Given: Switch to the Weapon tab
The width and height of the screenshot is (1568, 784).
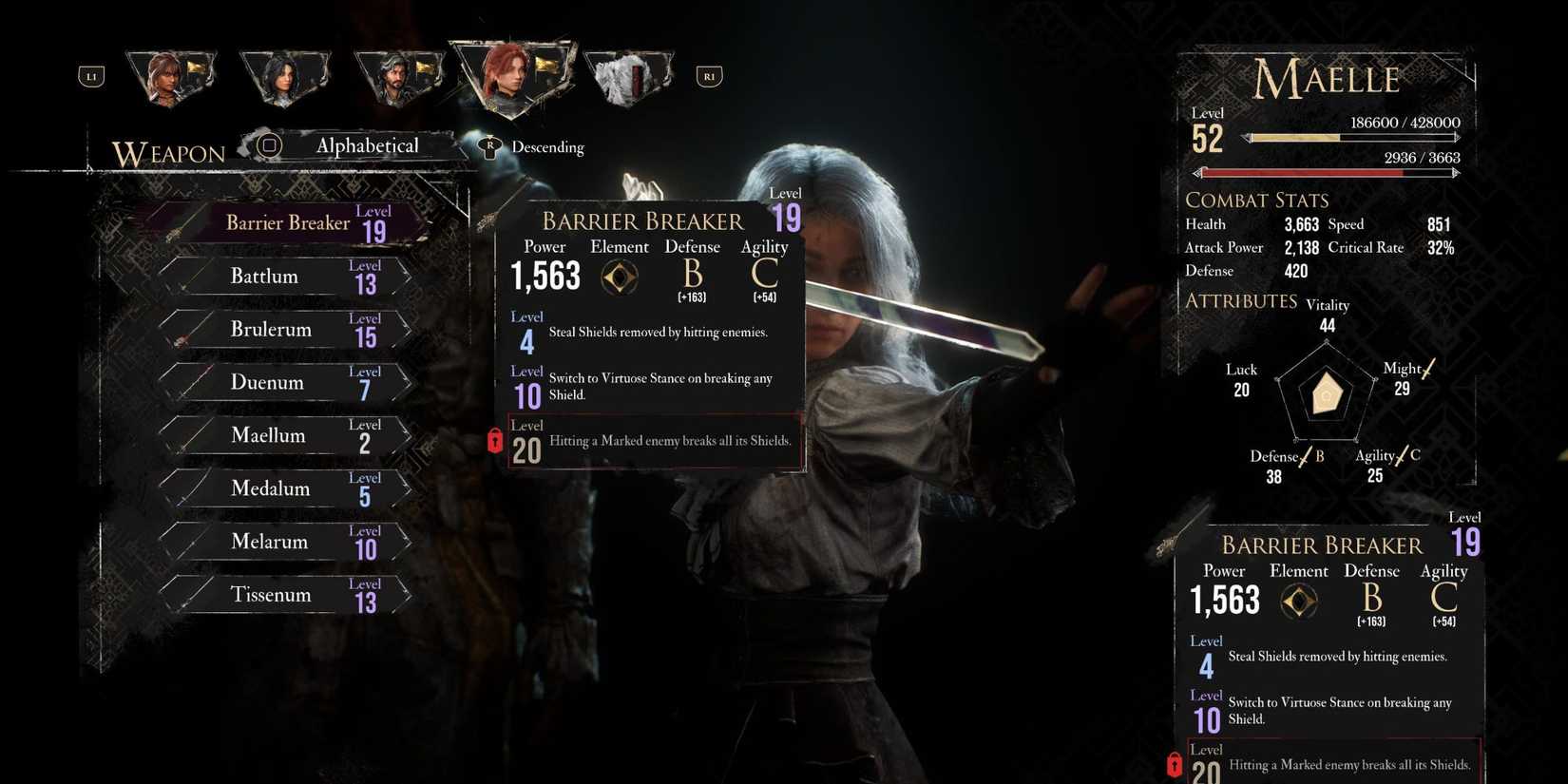Looking at the screenshot, I should 168,152.
